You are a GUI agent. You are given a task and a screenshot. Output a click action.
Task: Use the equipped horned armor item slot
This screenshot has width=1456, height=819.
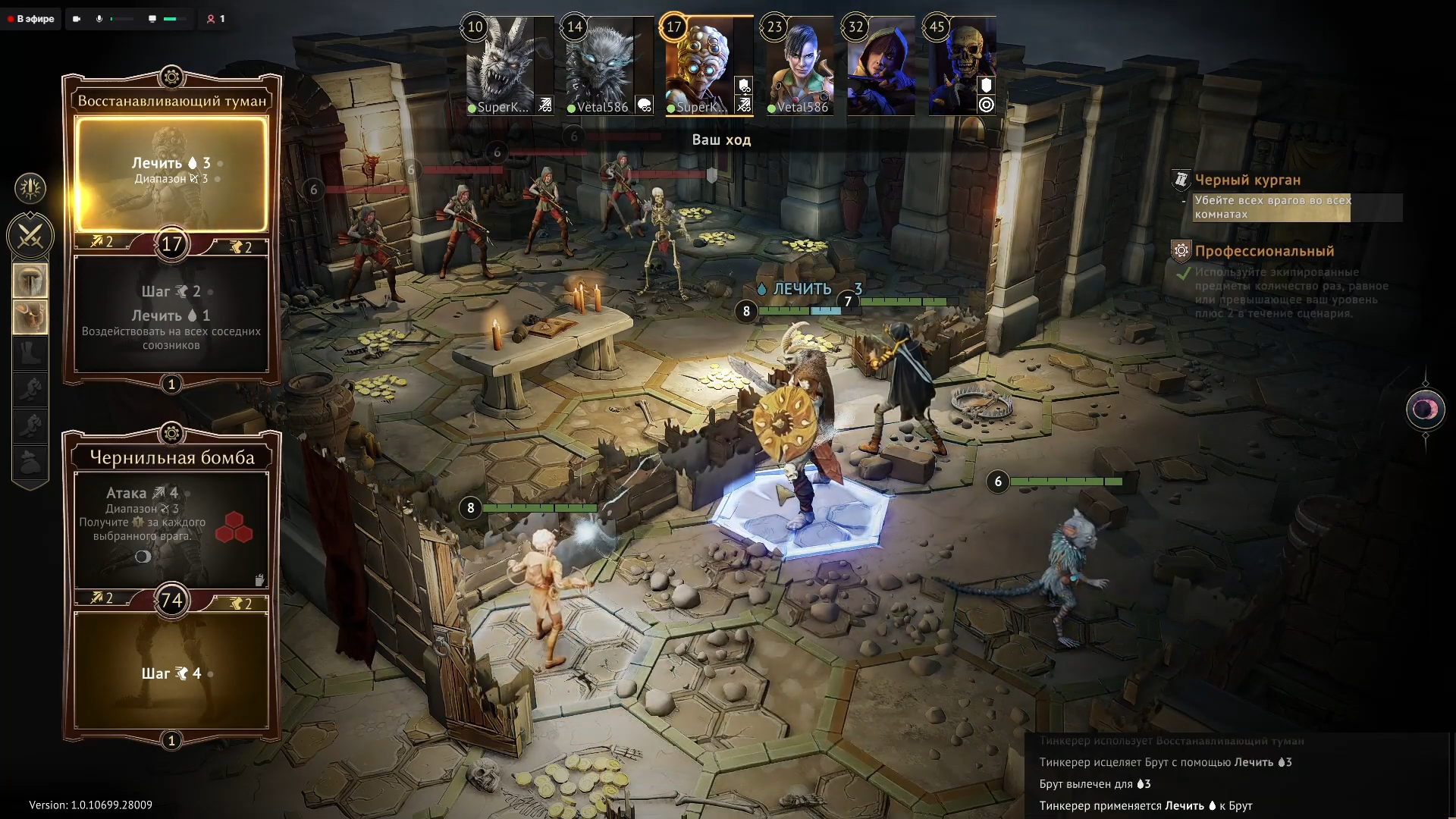[30, 317]
